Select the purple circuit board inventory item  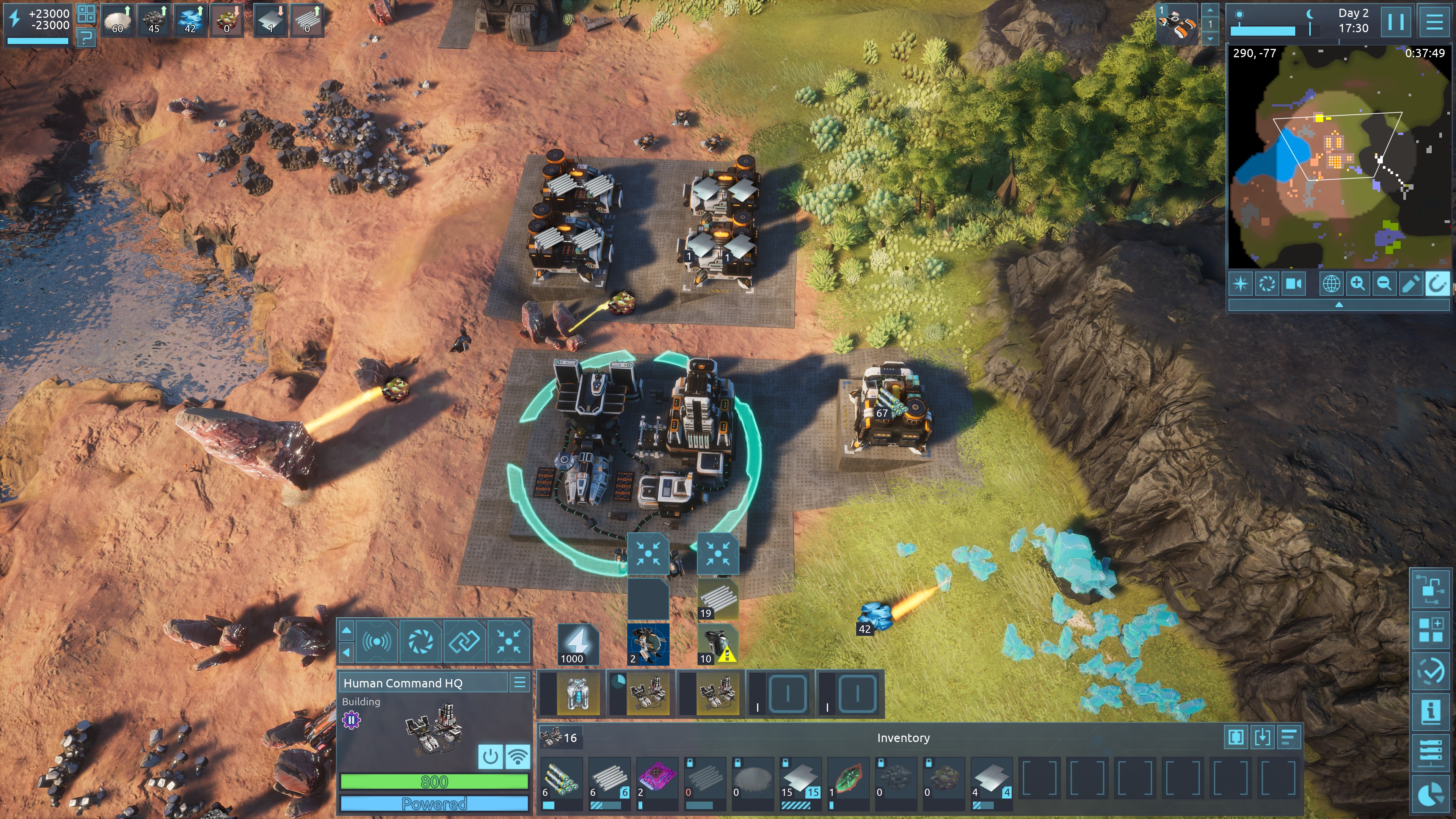pyautogui.click(x=656, y=777)
